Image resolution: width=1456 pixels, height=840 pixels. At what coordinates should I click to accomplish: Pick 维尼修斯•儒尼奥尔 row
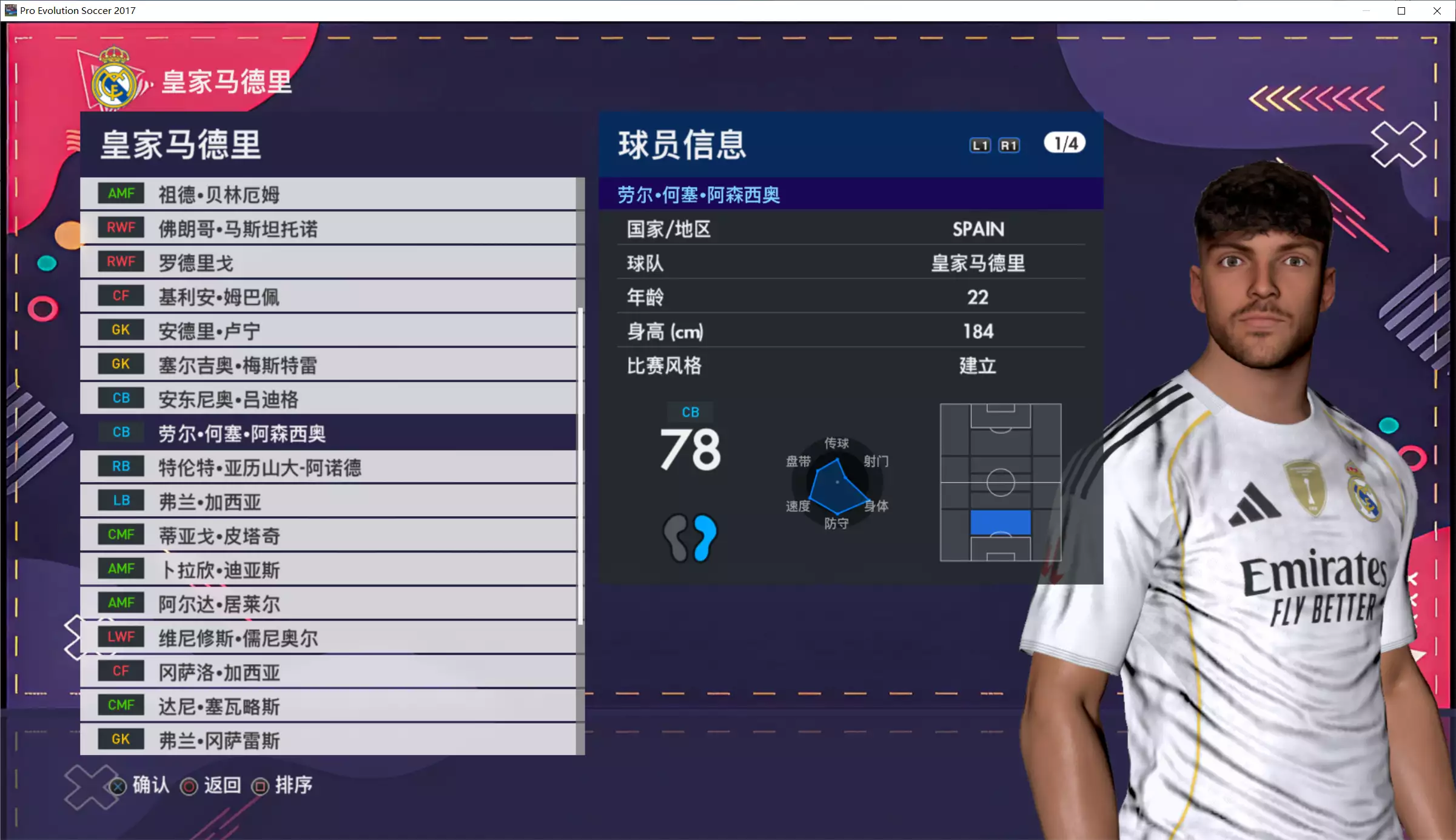(x=327, y=637)
